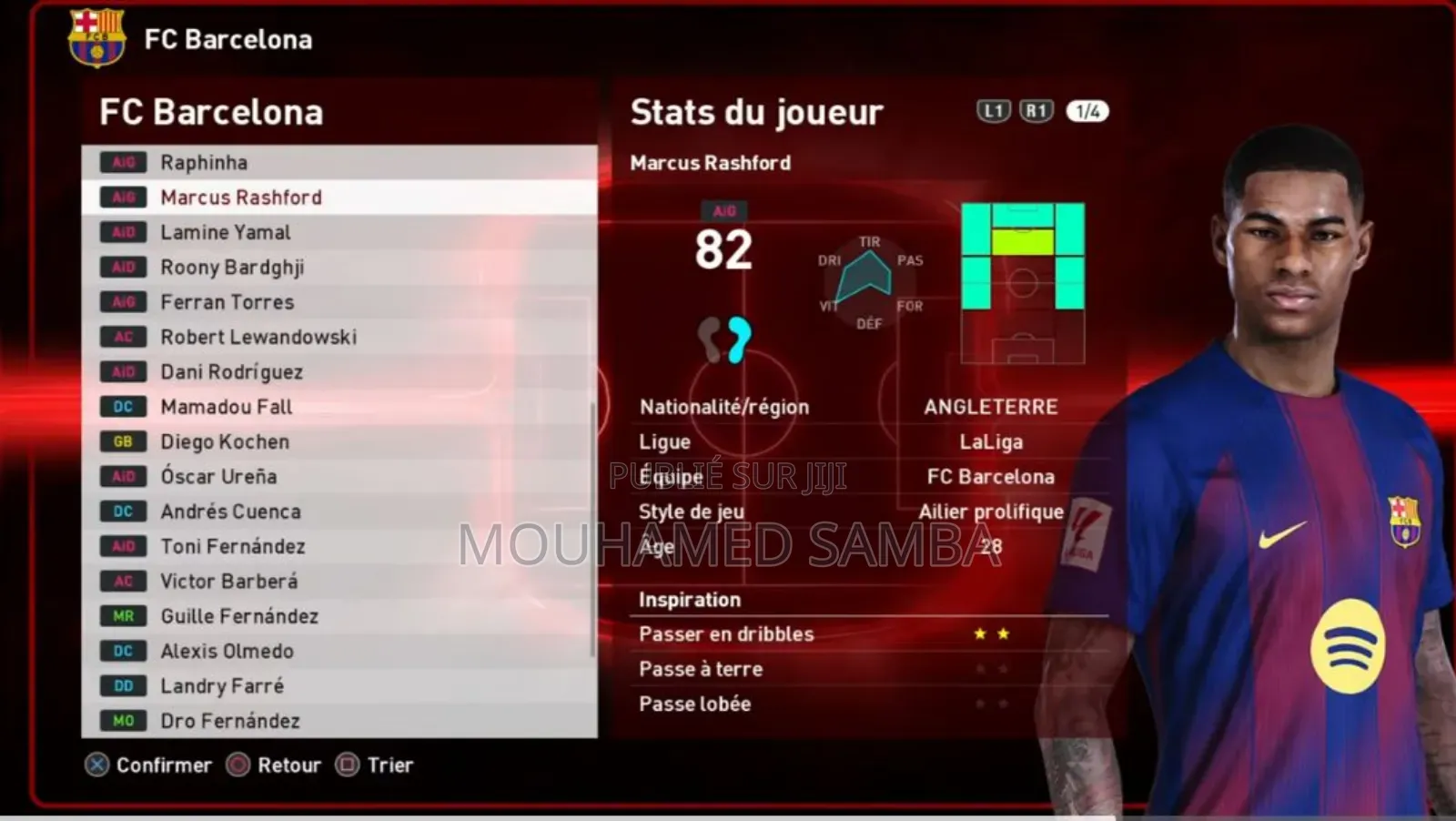The width and height of the screenshot is (1456, 821).
Task: Click the MR badge next to Guille Fernández
Action: point(123,616)
